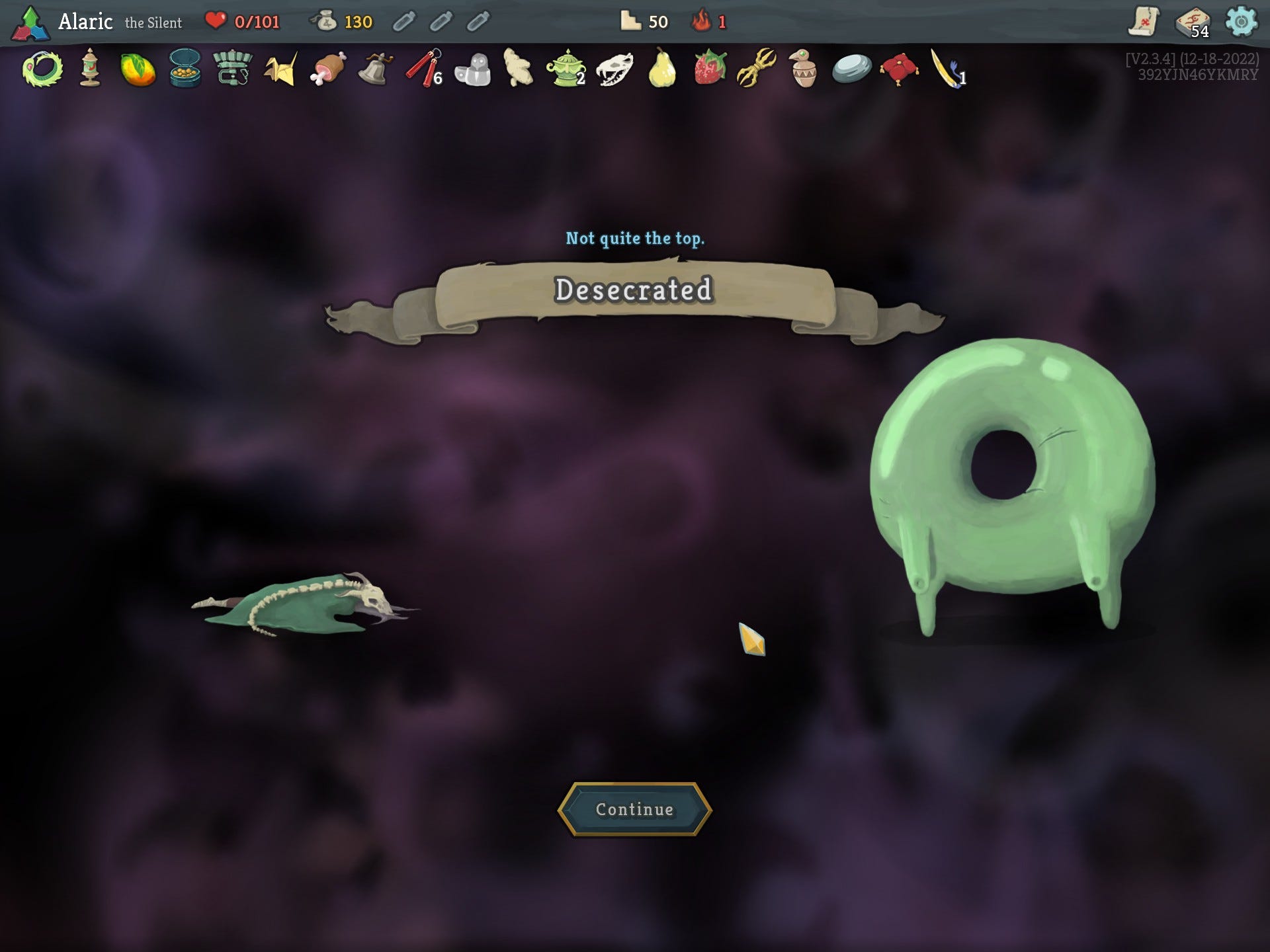1270x952 pixels.
Task: Inspect the red Nunchaku relic
Action: [x=423, y=69]
